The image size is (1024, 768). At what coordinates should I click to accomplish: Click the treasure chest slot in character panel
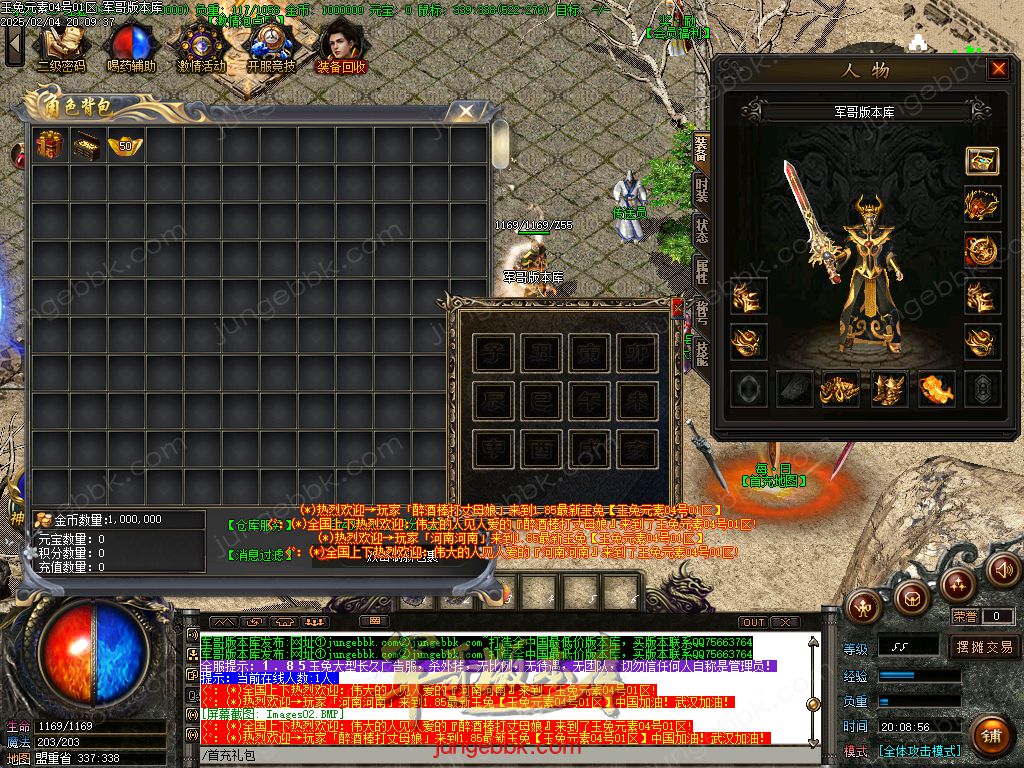click(981, 161)
